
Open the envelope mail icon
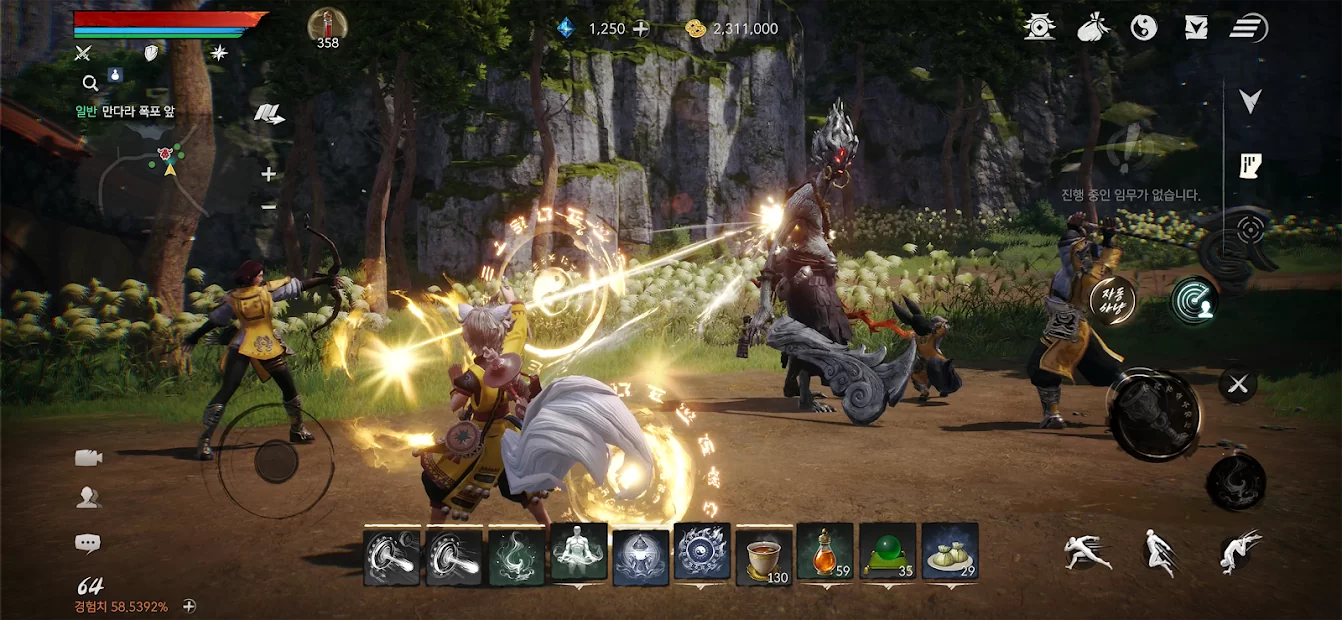point(1196,28)
